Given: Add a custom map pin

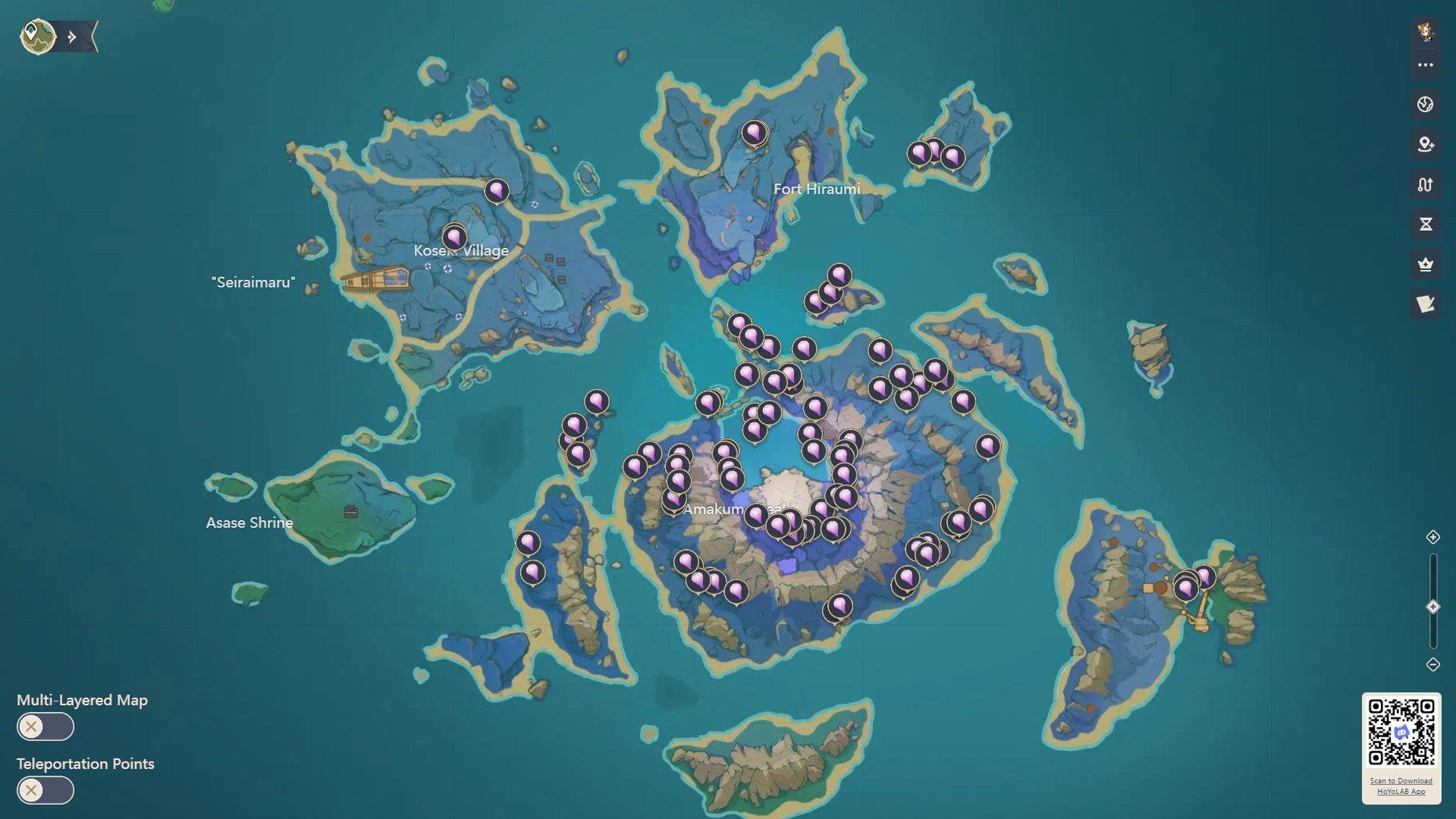Looking at the screenshot, I should (1425, 144).
